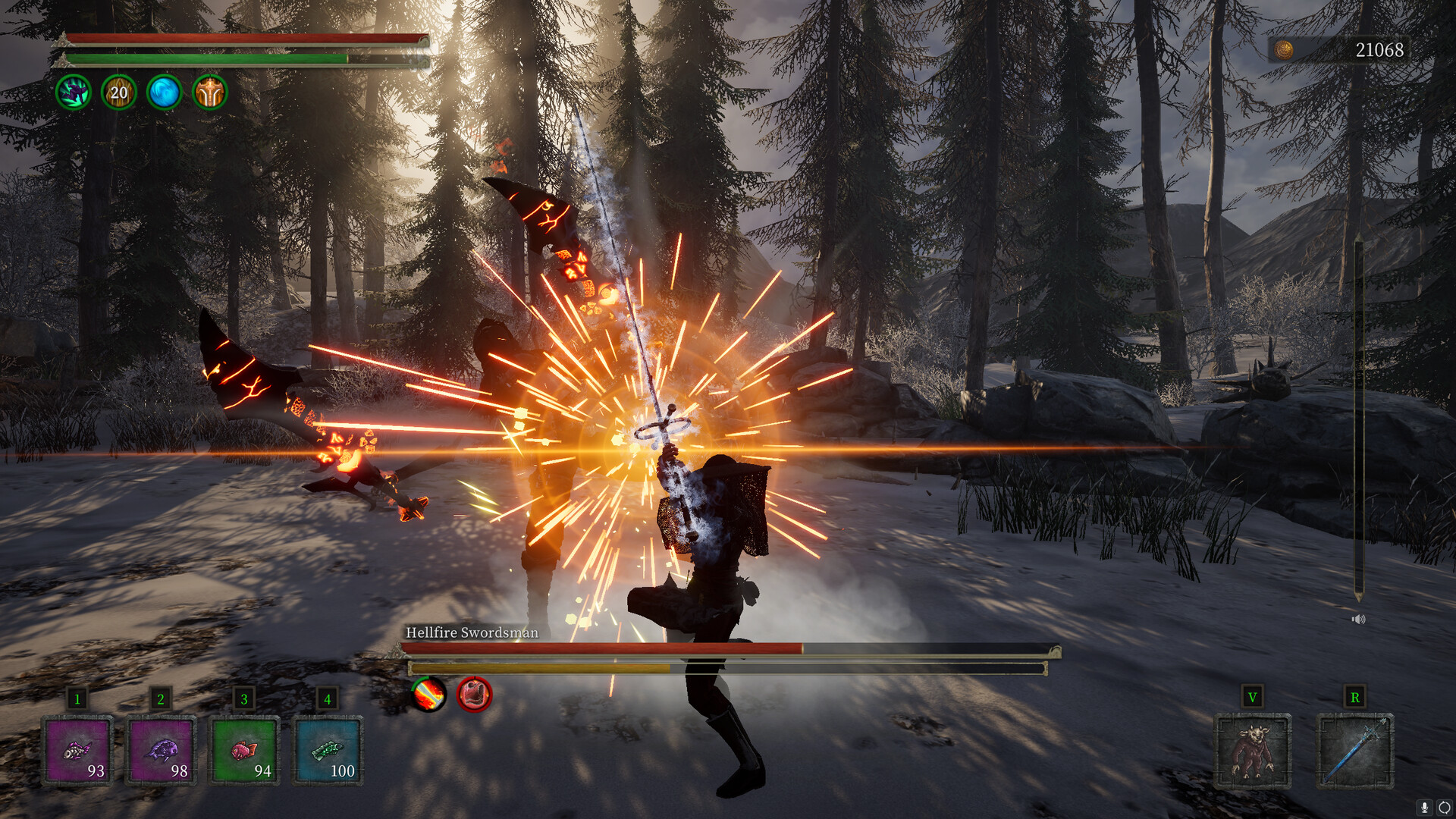Toggle the speaker volume icon
The height and width of the screenshot is (819, 1456).
click(x=1358, y=620)
